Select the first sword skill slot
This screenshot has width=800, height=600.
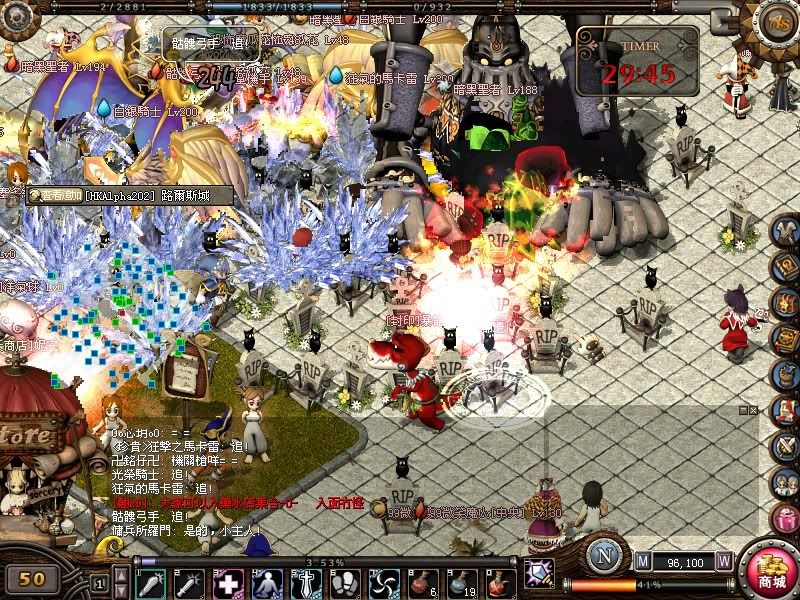tap(152, 582)
